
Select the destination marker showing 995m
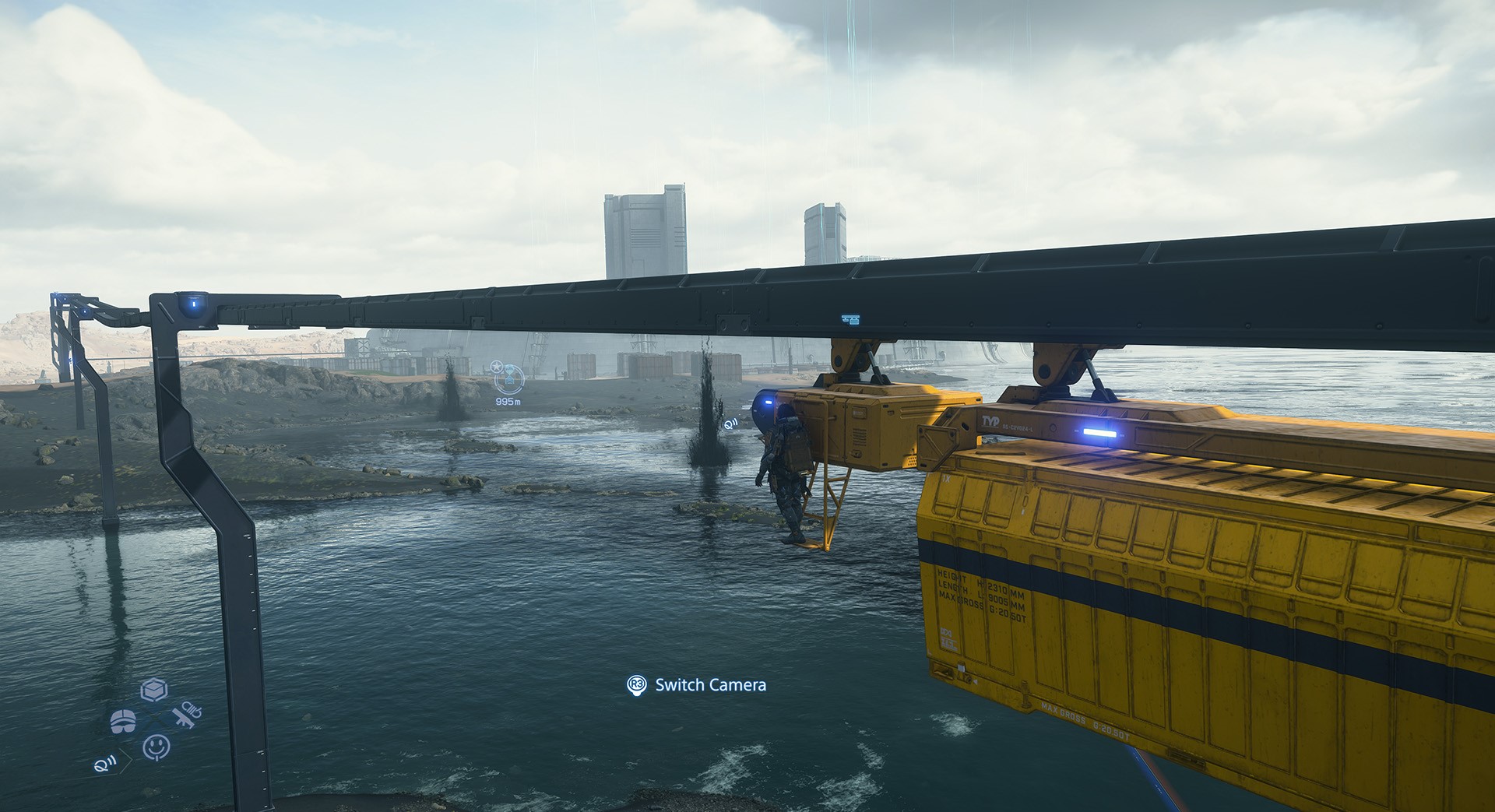point(508,379)
